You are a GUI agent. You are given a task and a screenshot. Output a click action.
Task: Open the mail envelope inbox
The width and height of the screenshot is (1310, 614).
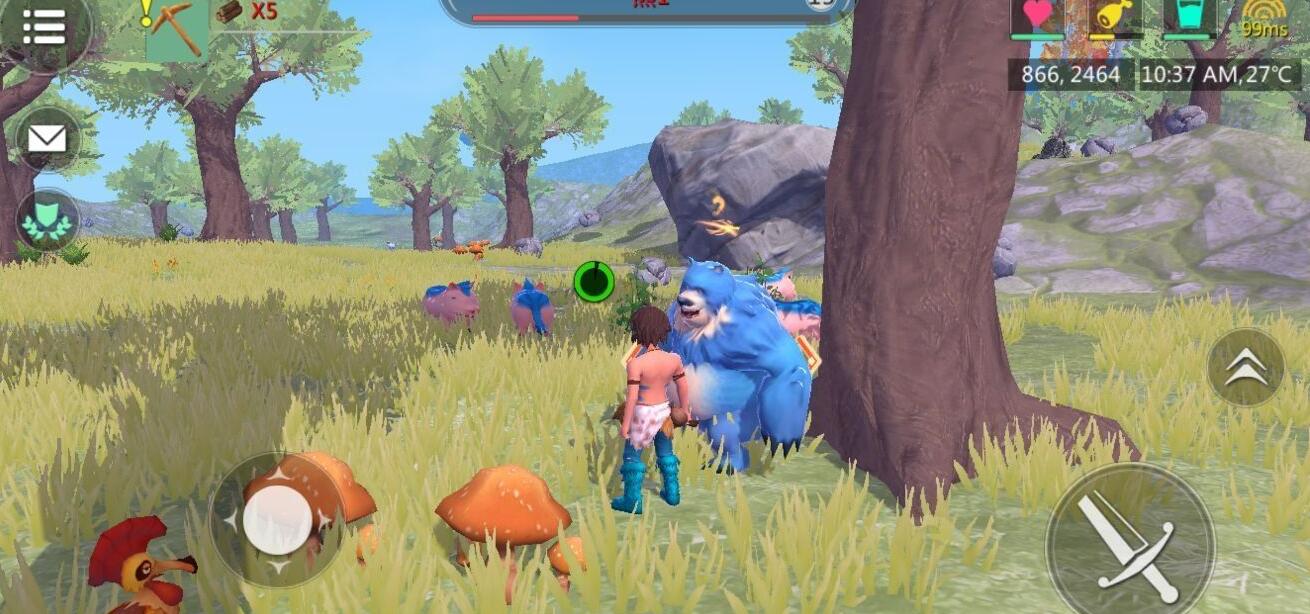point(46,139)
